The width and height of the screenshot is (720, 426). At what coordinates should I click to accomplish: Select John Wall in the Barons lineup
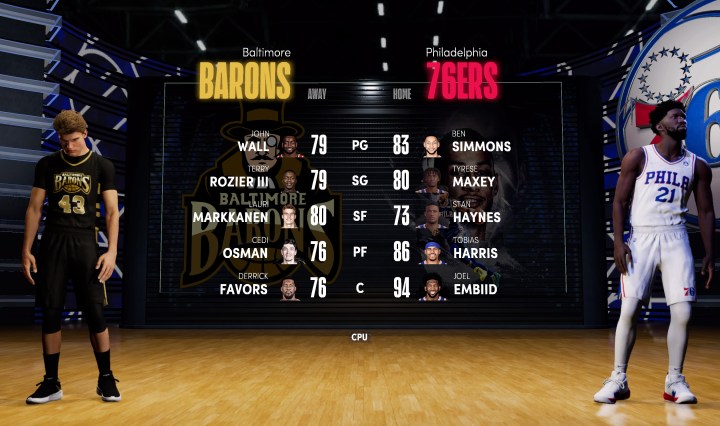click(254, 146)
